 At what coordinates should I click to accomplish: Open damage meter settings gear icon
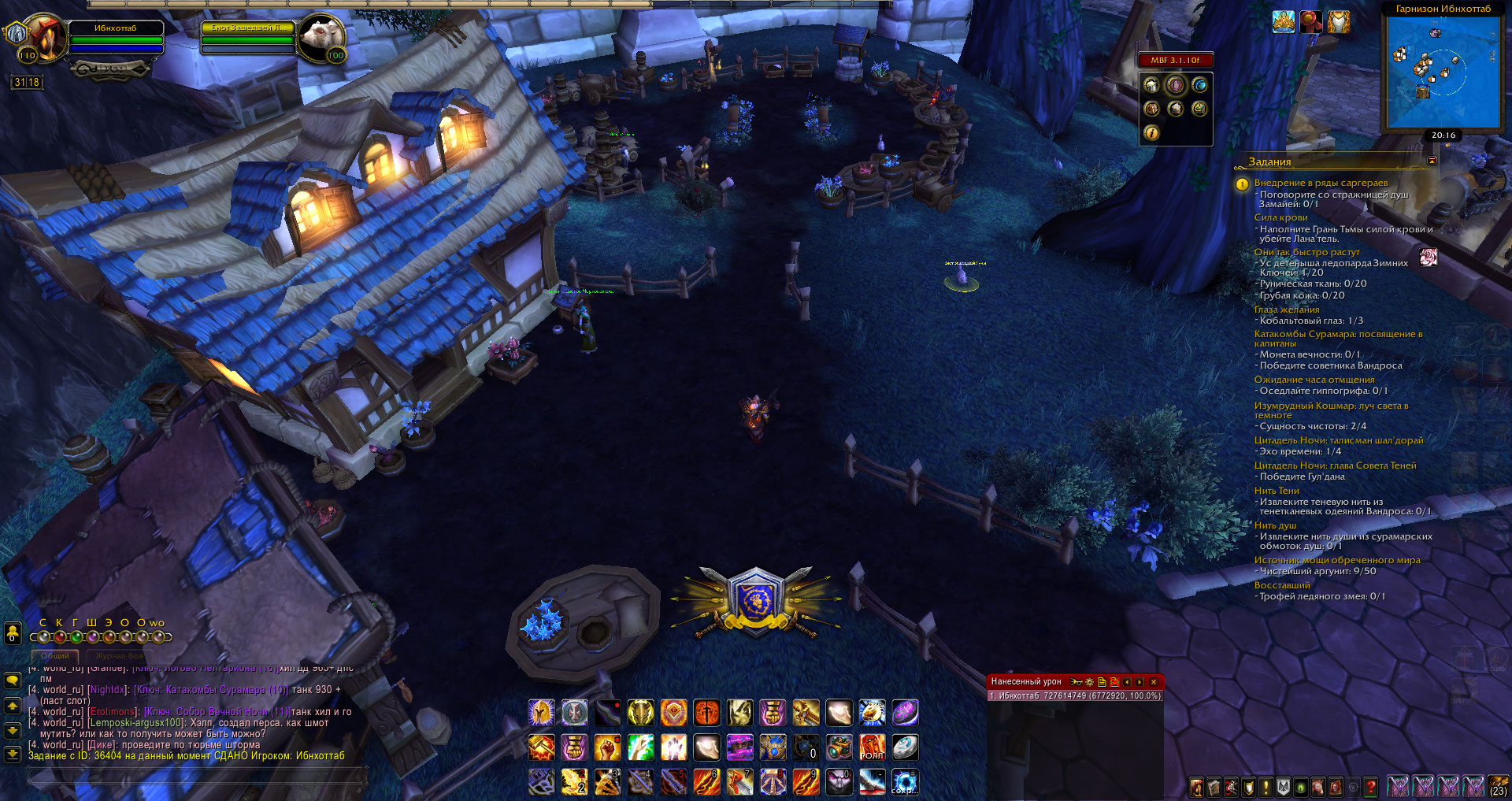(1090, 682)
